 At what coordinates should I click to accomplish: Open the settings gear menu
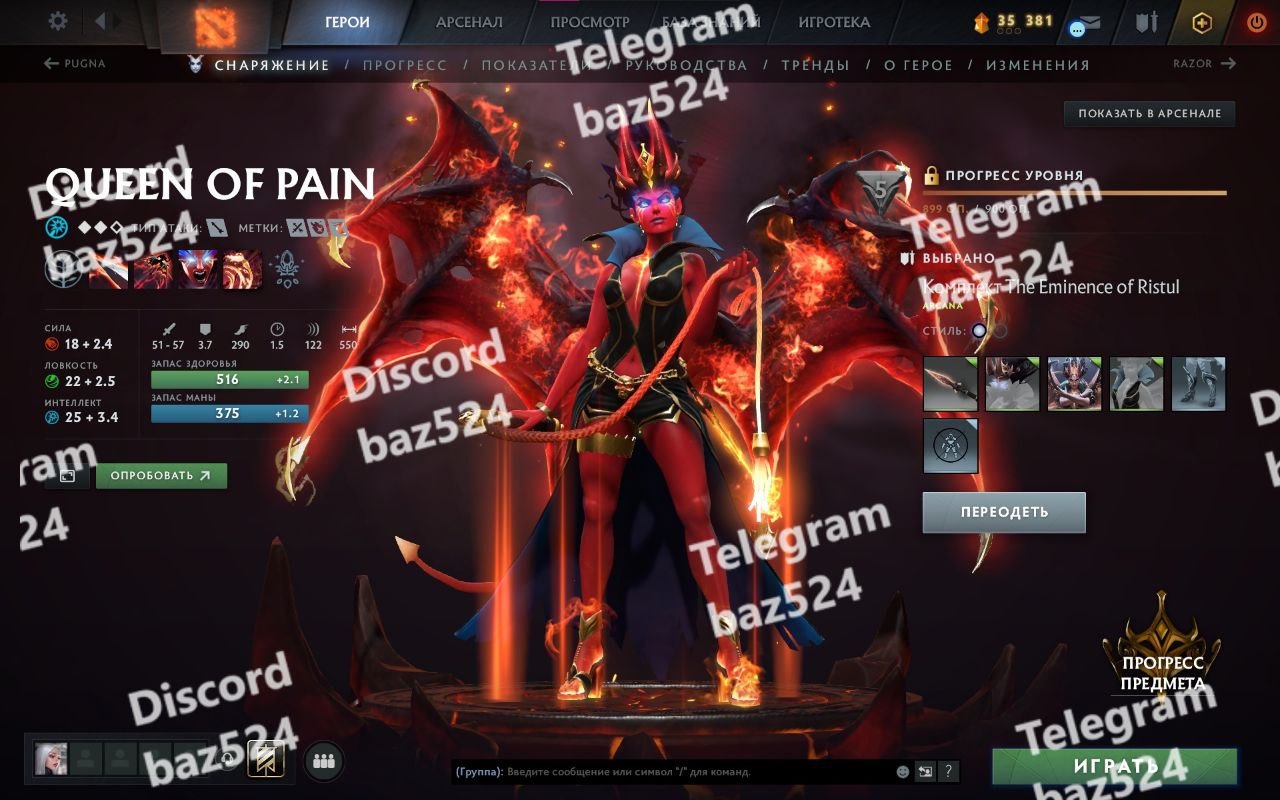[58, 21]
